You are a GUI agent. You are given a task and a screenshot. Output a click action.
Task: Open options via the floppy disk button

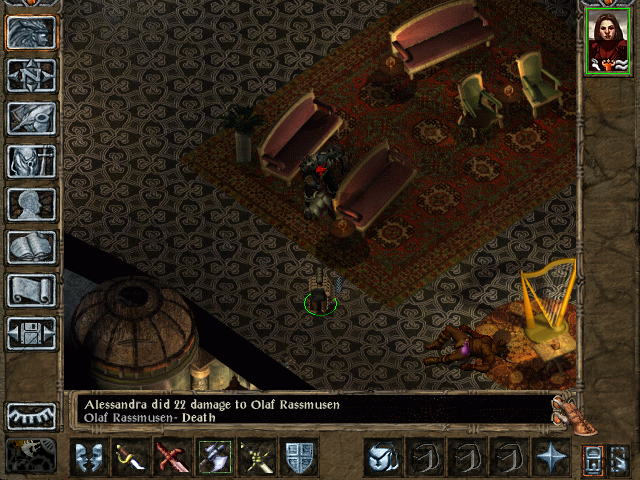(31, 333)
